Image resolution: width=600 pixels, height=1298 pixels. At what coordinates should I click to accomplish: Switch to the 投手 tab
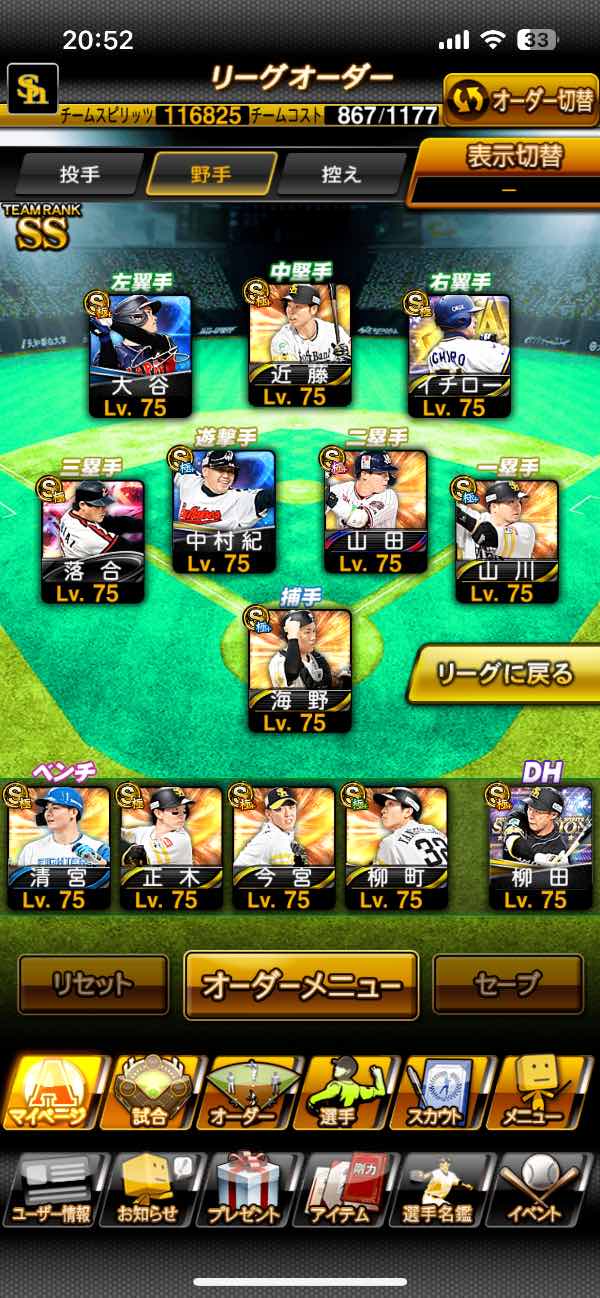point(80,174)
